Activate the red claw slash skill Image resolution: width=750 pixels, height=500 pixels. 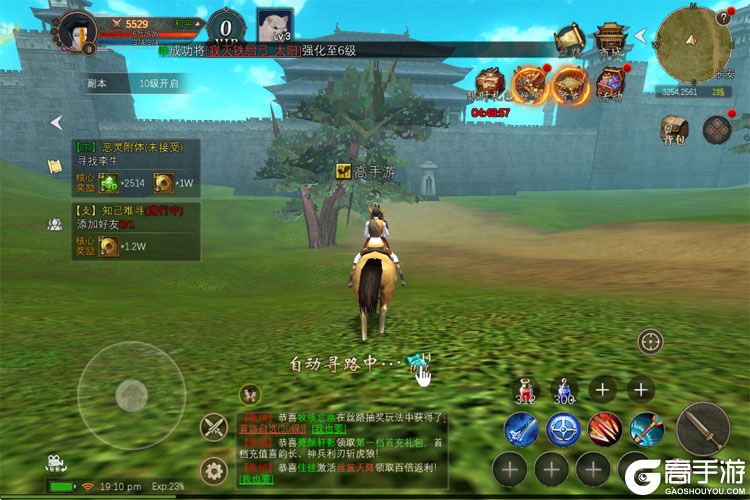[x=605, y=429]
